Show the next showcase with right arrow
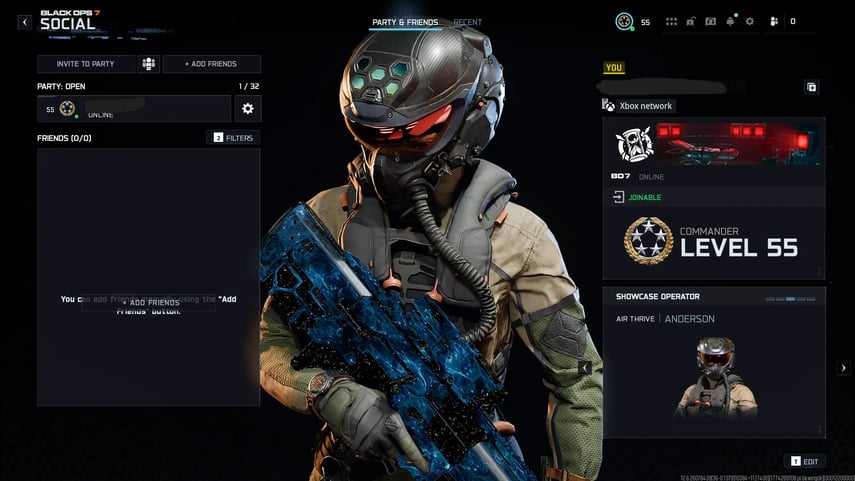Viewport: 855px width, 481px height. tap(842, 368)
